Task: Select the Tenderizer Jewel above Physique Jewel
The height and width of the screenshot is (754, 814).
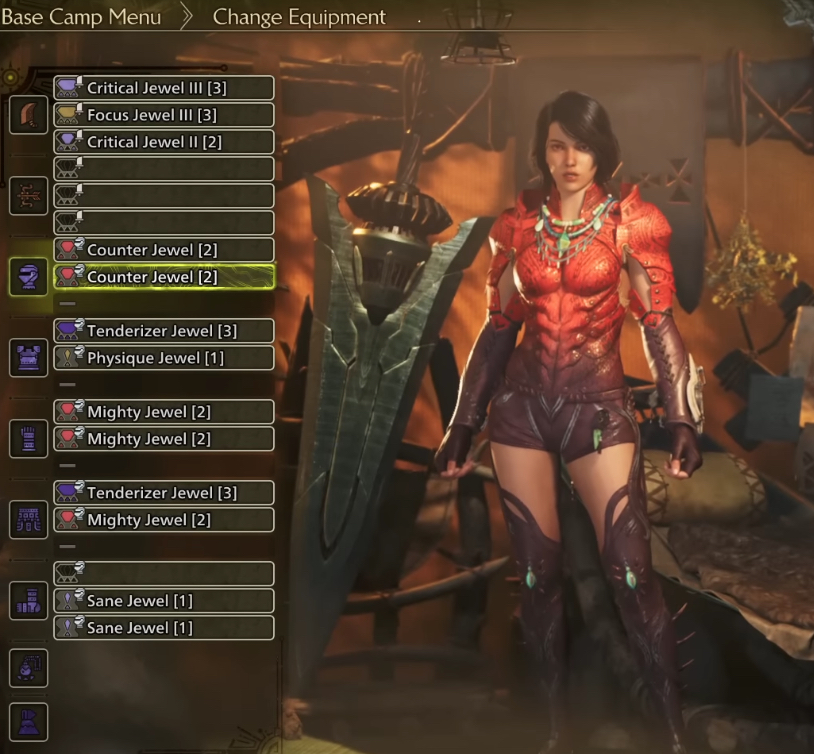Action: click(163, 331)
